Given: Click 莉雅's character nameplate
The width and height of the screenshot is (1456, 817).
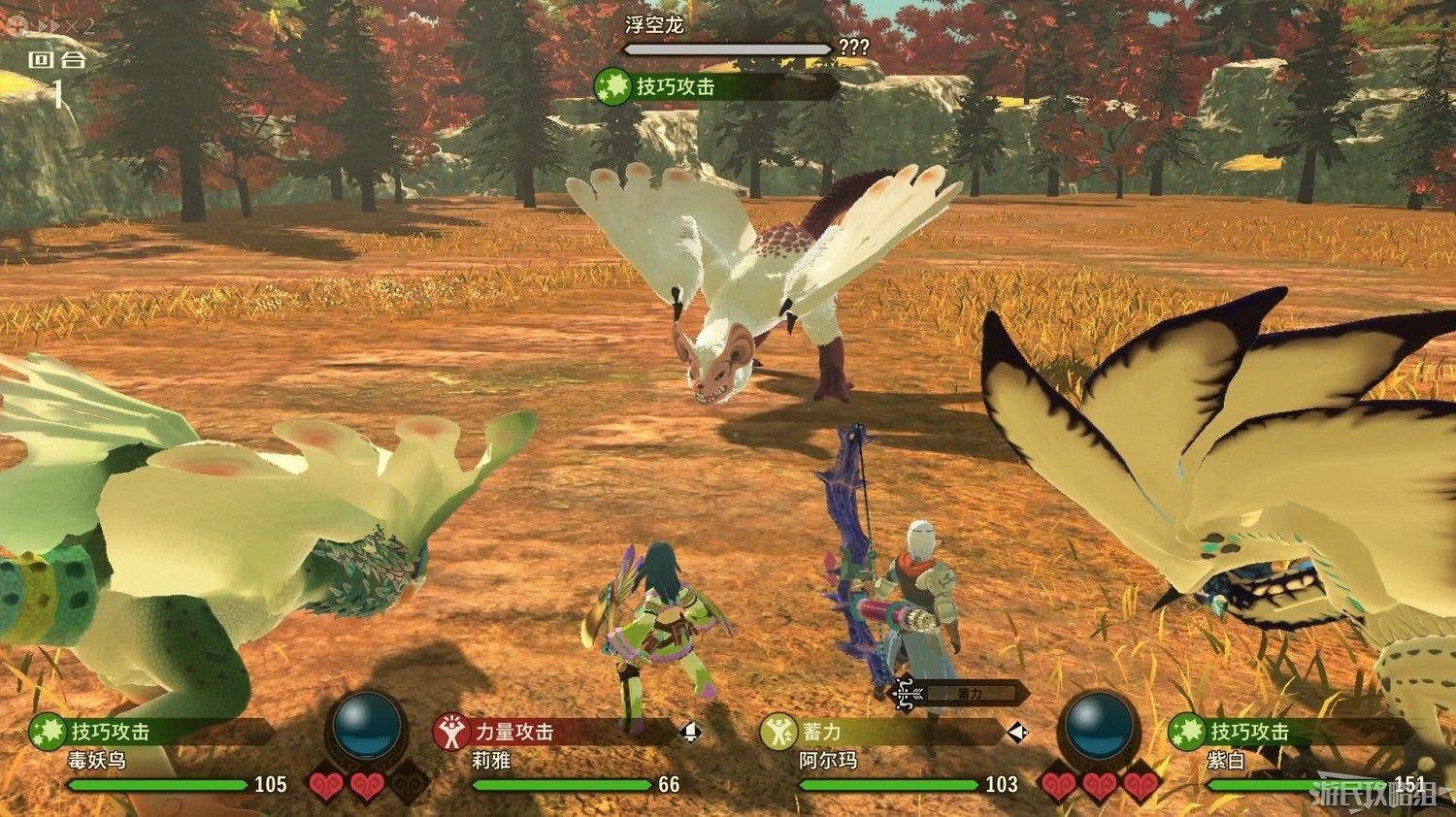Looking at the screenshot, I should pos(490,761).
